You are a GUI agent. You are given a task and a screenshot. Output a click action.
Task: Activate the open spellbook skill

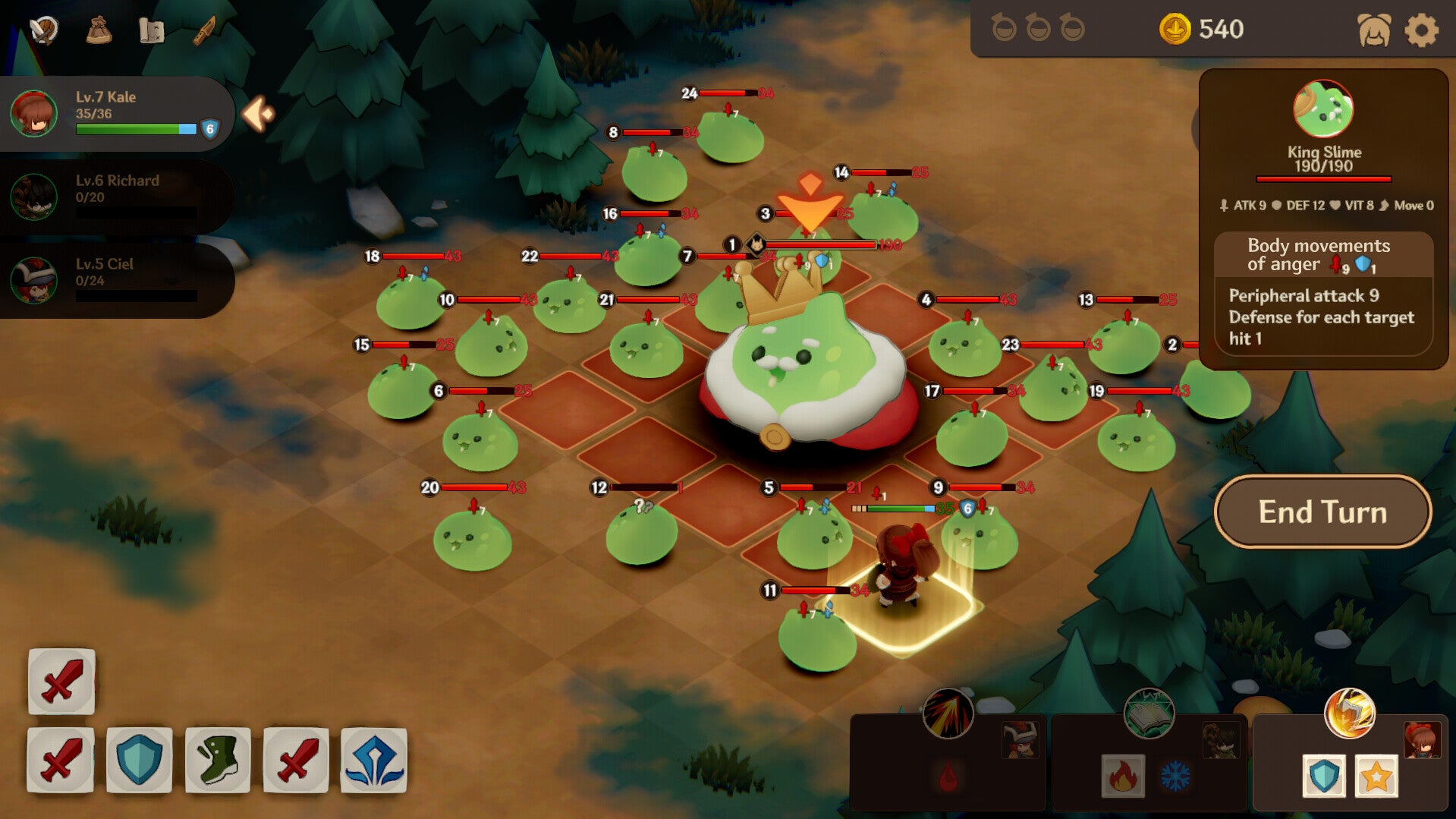tap(1149, 713)
